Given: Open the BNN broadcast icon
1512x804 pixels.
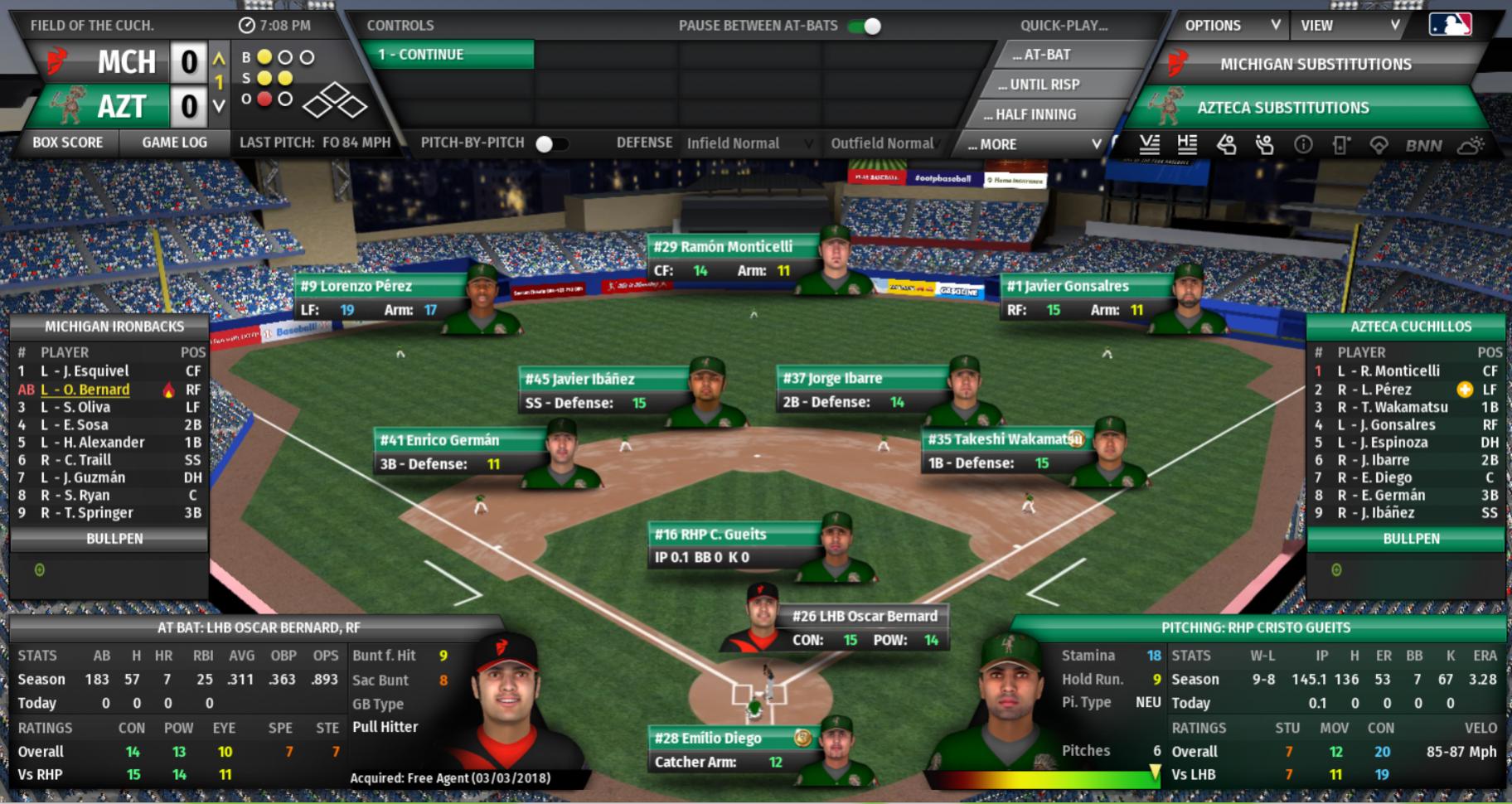Looking at the screenshot, I should coord(1423,146).
